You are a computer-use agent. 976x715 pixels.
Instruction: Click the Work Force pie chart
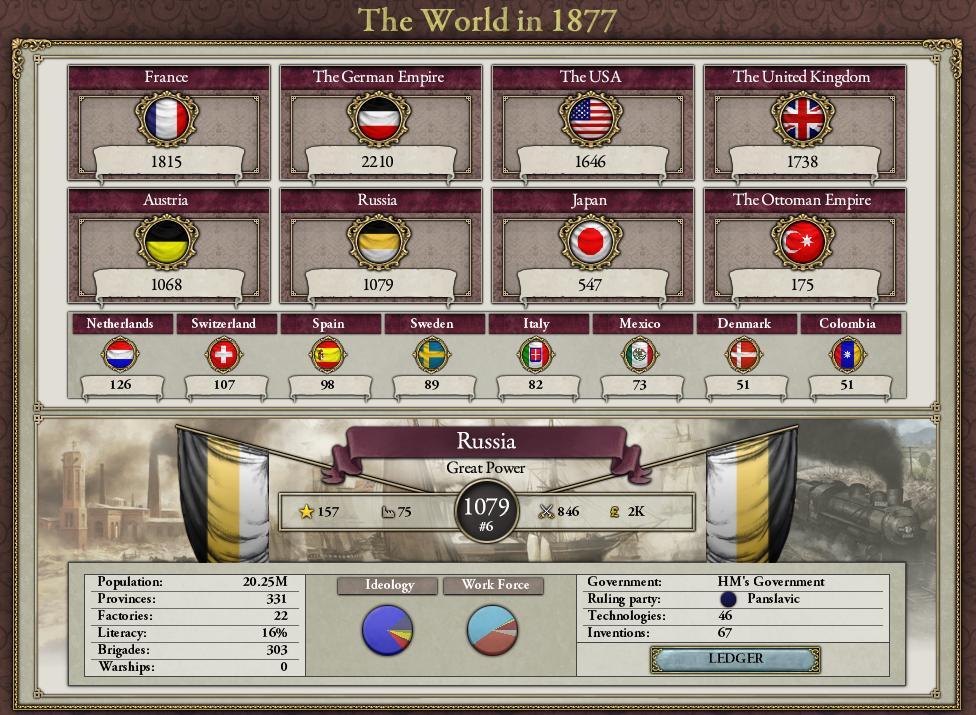coord(493,630)
